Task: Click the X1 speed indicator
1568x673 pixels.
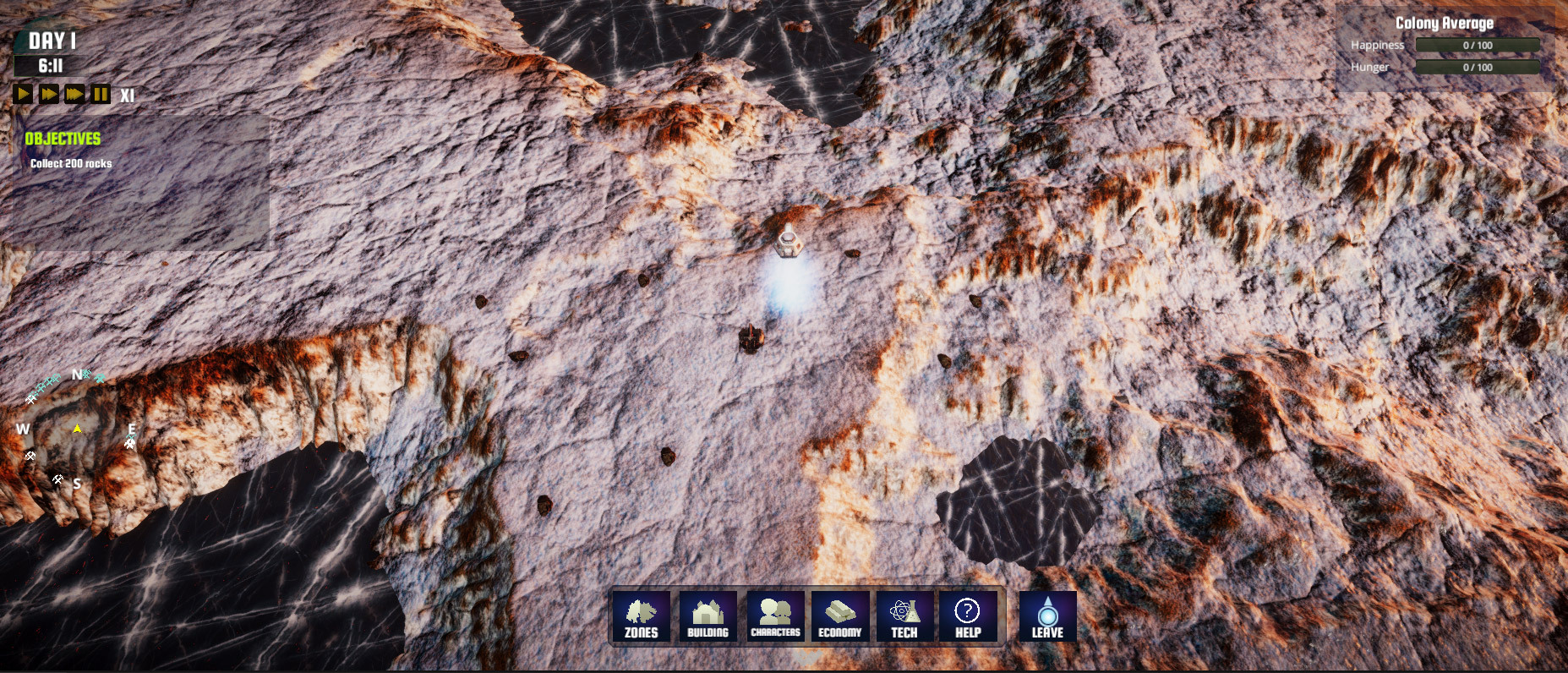Action: click(x=127, y=95)
